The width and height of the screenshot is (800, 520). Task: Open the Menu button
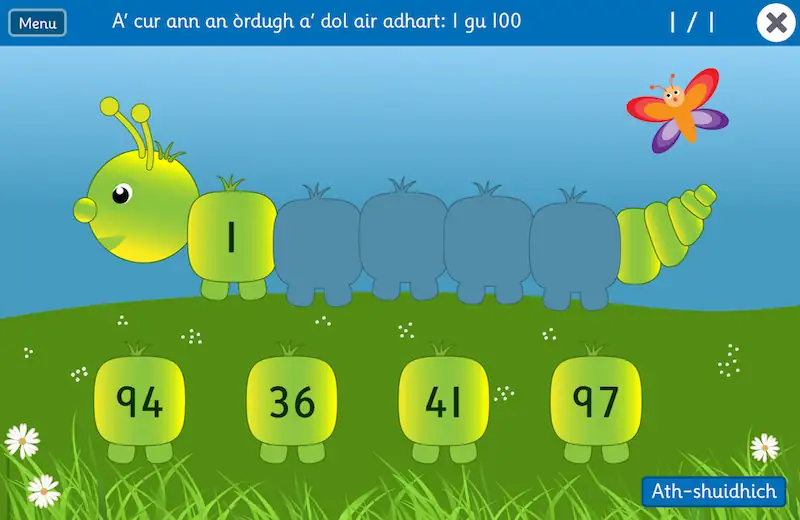click(x=37, y=23)
